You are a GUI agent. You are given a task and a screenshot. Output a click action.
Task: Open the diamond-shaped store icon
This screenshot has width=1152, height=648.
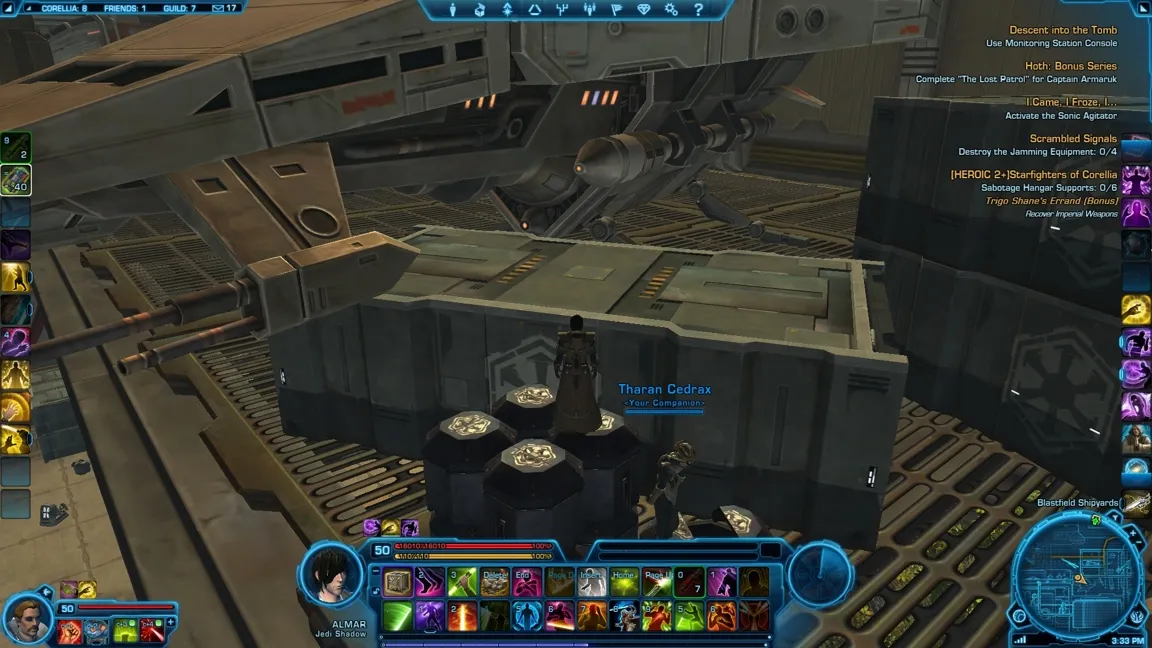tap(643, 10)
